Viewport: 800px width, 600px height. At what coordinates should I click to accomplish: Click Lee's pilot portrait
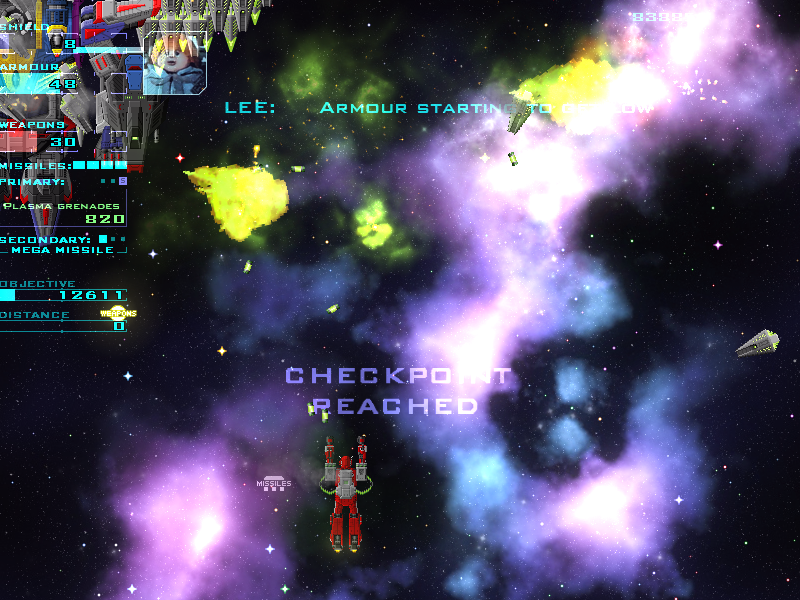(x=174, y=62)
